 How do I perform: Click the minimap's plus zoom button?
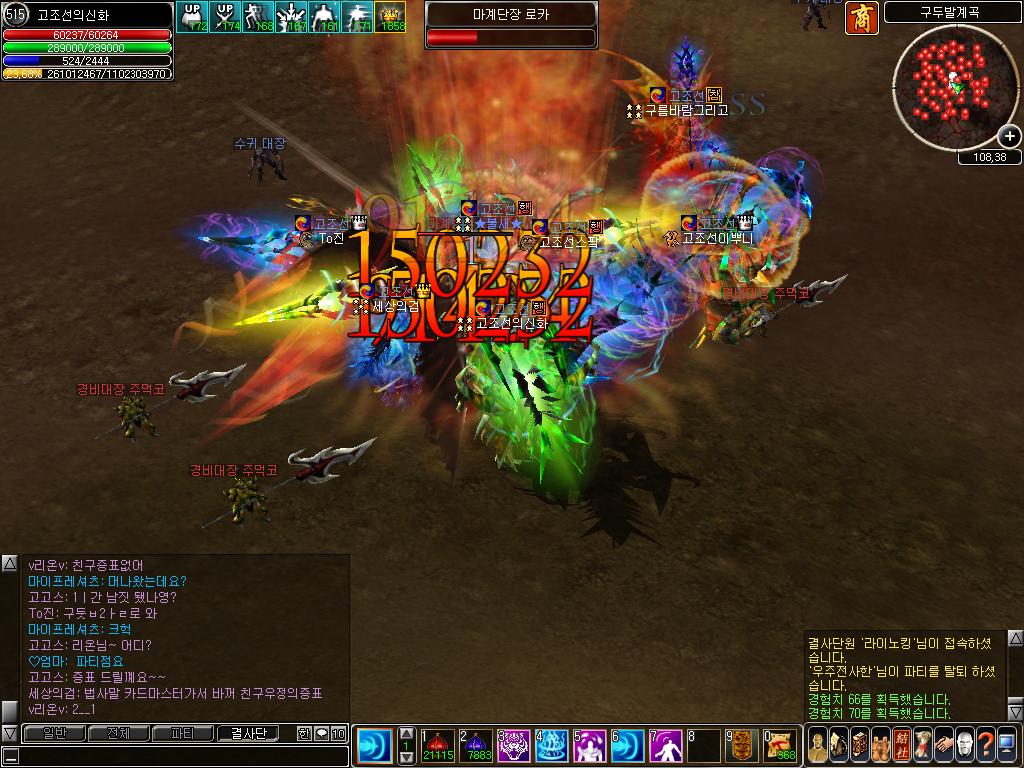click(x=1009, y=137)
